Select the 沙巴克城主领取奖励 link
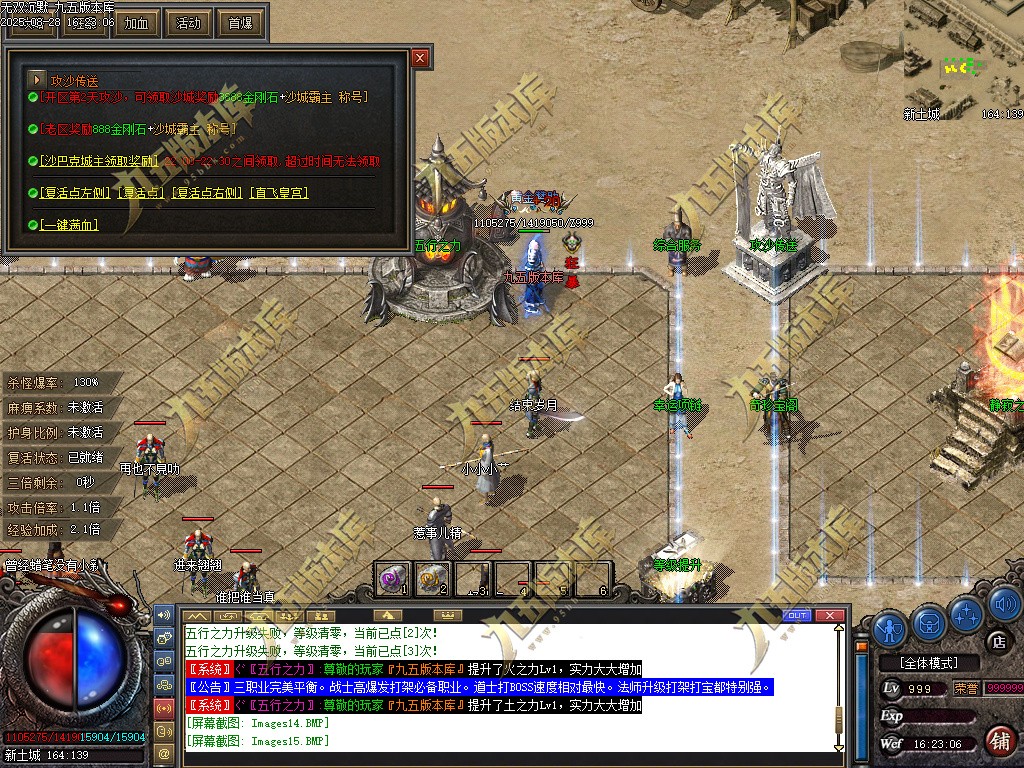This screenshot has height=768, width=1024. point(99,161)
